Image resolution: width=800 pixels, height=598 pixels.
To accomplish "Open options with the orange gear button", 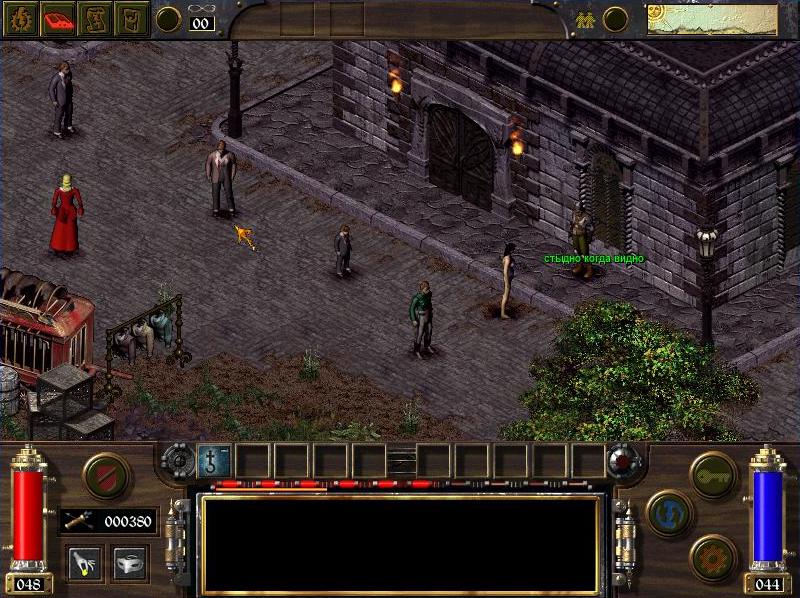I will [713, 557].
